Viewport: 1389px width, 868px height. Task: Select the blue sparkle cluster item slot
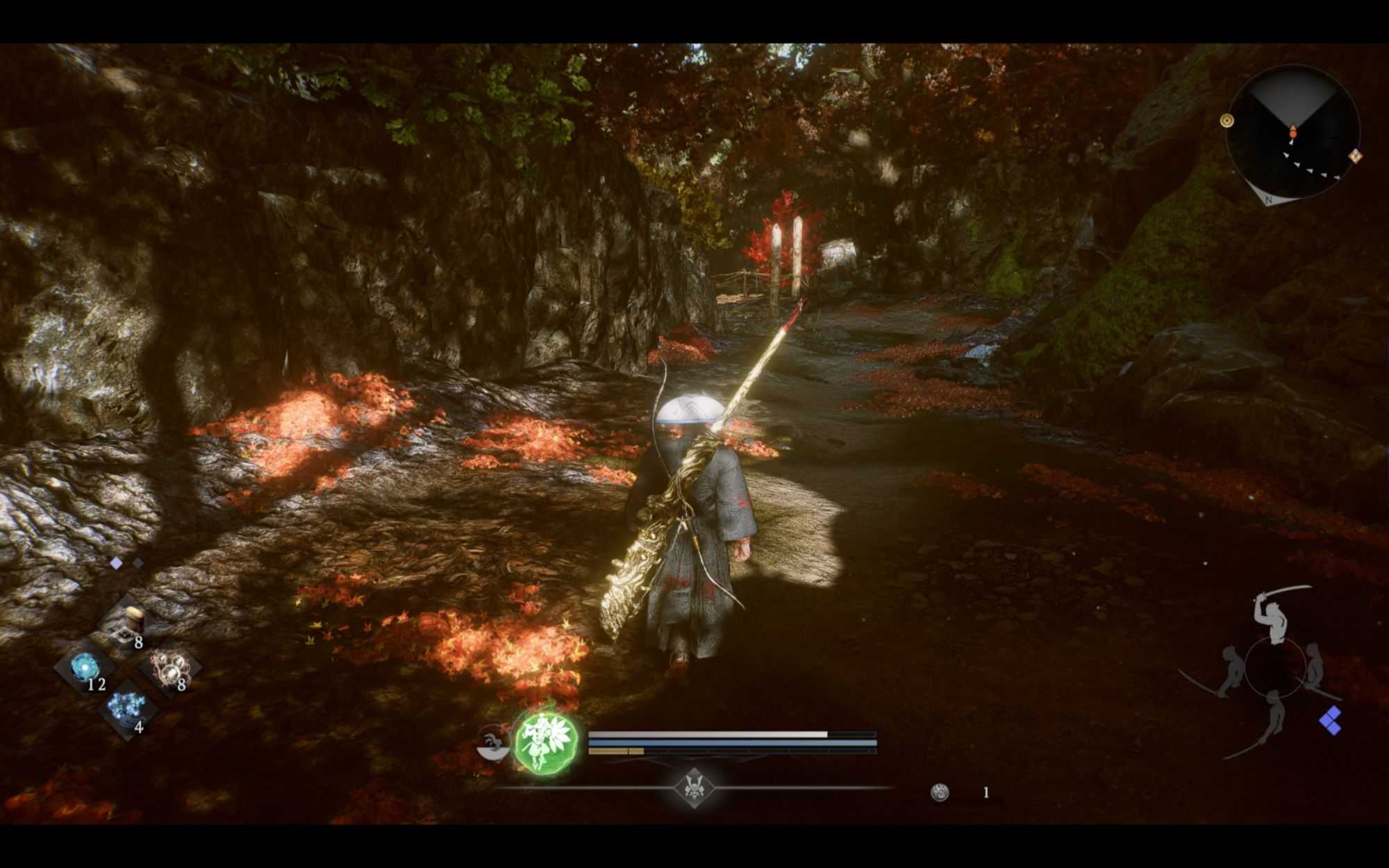point(128,710)
